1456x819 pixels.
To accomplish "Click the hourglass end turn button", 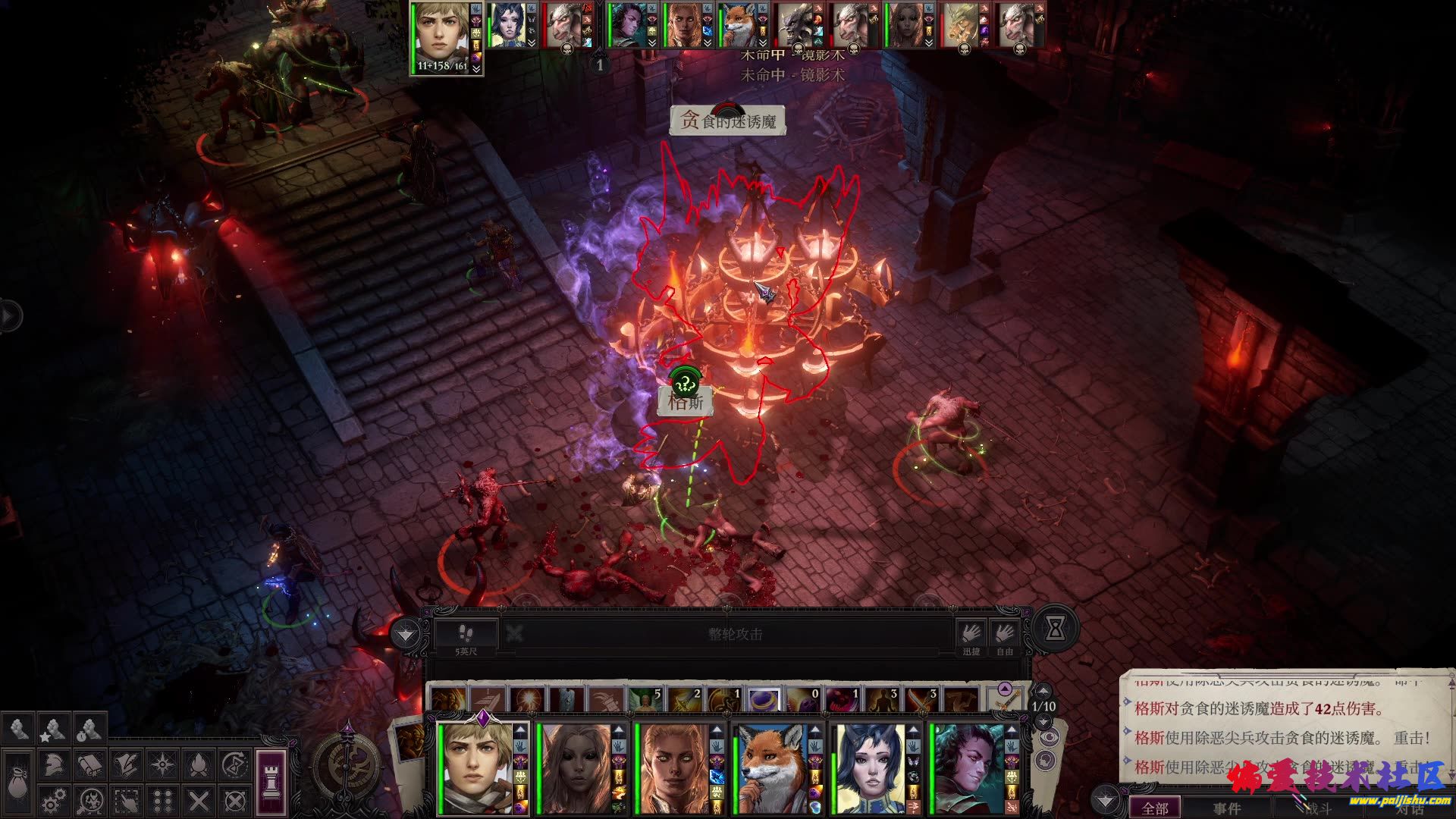I will point(1054,629).
